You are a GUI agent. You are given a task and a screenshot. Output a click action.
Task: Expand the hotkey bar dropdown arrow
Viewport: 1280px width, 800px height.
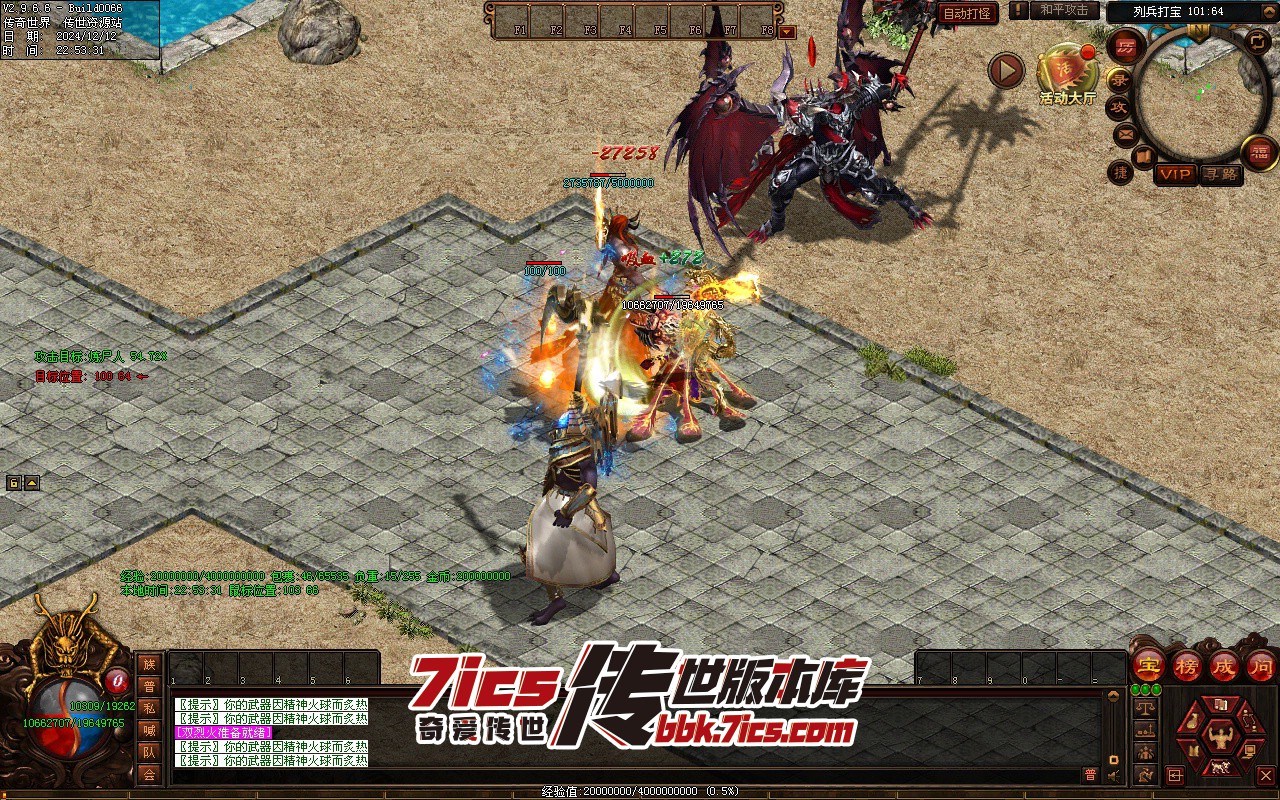(x=787, y=31)
